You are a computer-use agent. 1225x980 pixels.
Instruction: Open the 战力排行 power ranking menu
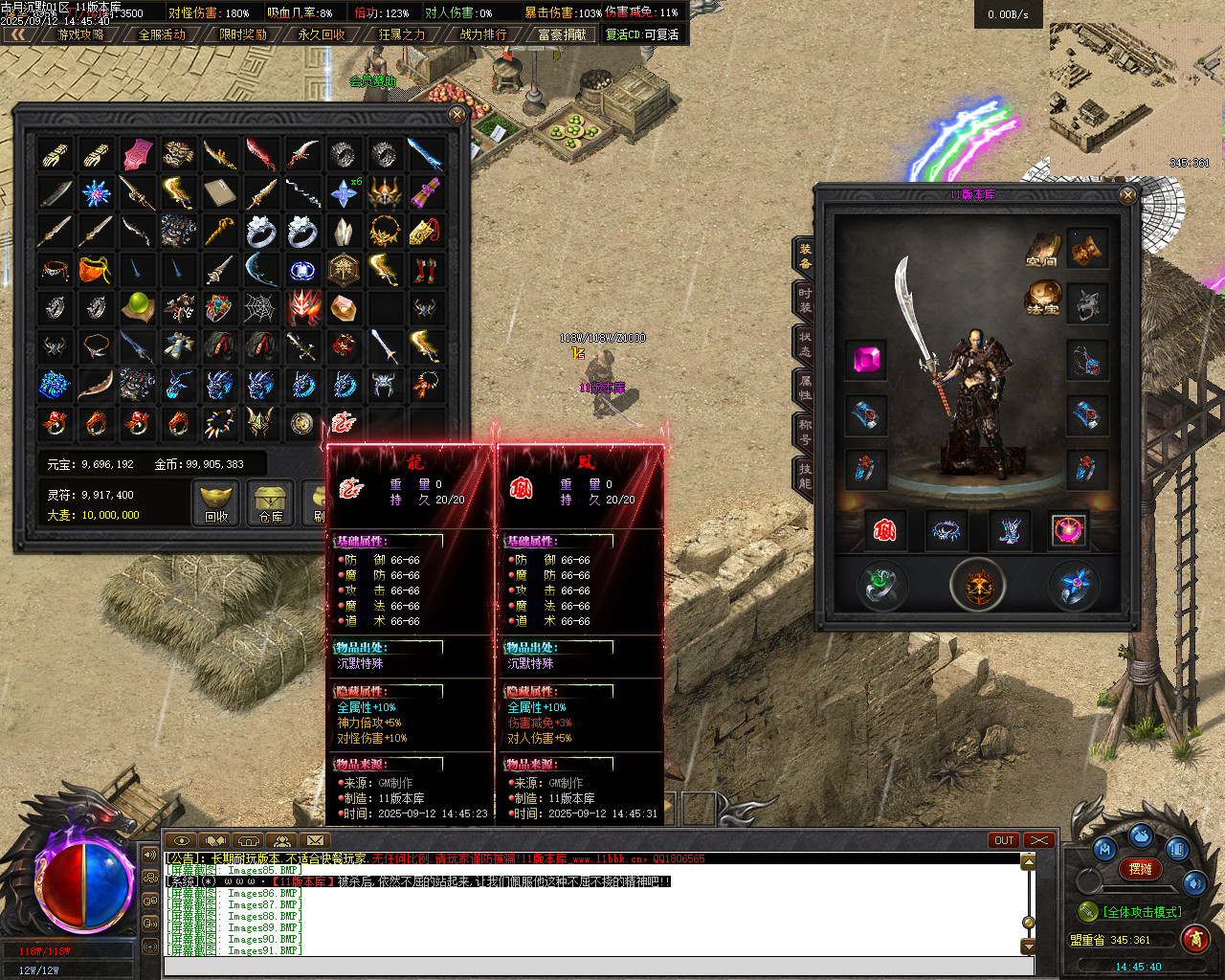(x=483, y=34)
